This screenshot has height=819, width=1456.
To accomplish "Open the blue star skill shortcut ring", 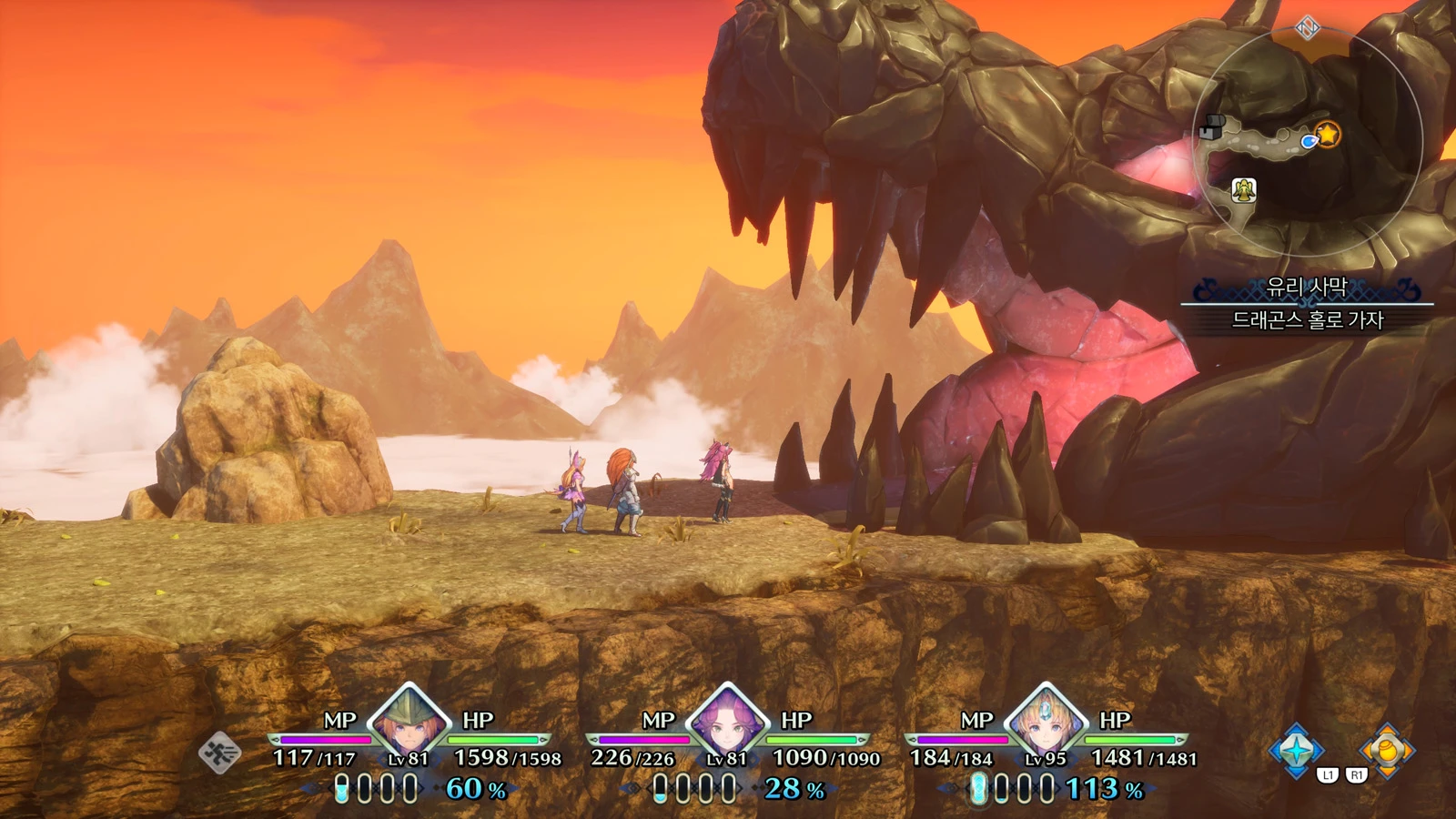I will click(1297, 751).
